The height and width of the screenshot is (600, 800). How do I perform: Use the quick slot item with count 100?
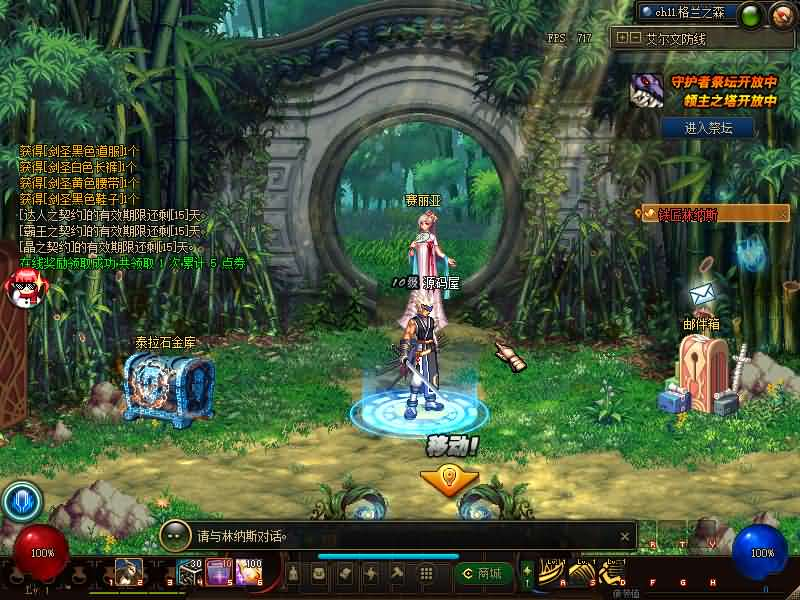point(248,573)
